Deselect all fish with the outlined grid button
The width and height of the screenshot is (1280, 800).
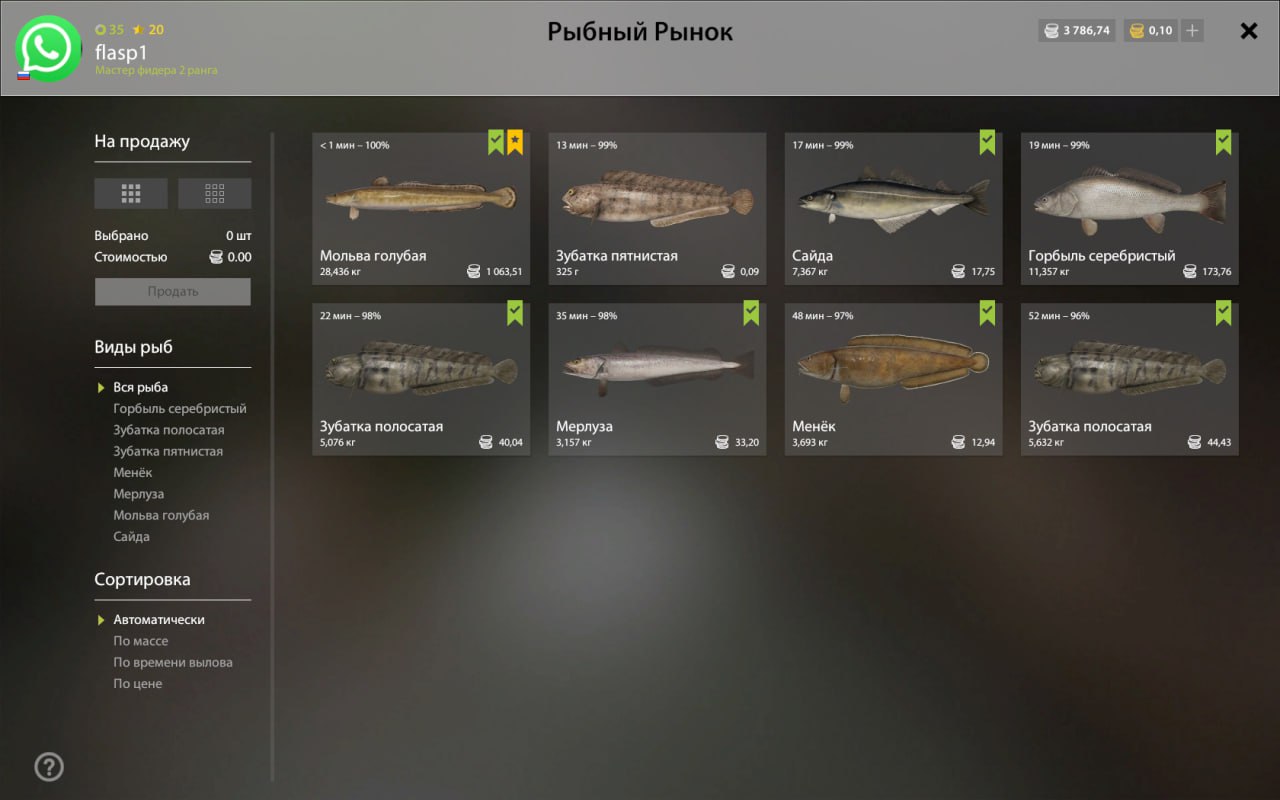[214, 194]
